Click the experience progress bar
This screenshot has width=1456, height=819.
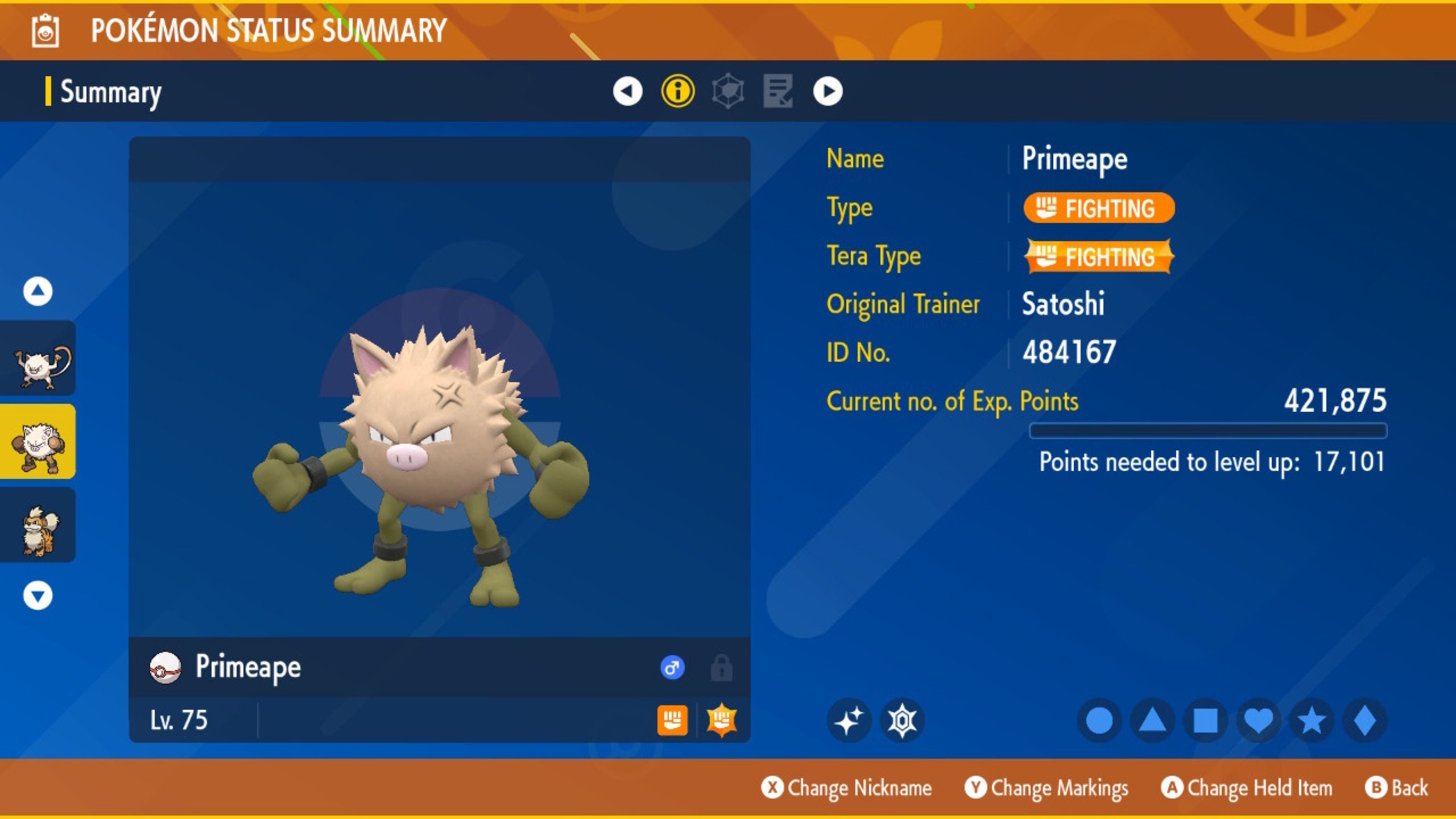coord(1211,431)
